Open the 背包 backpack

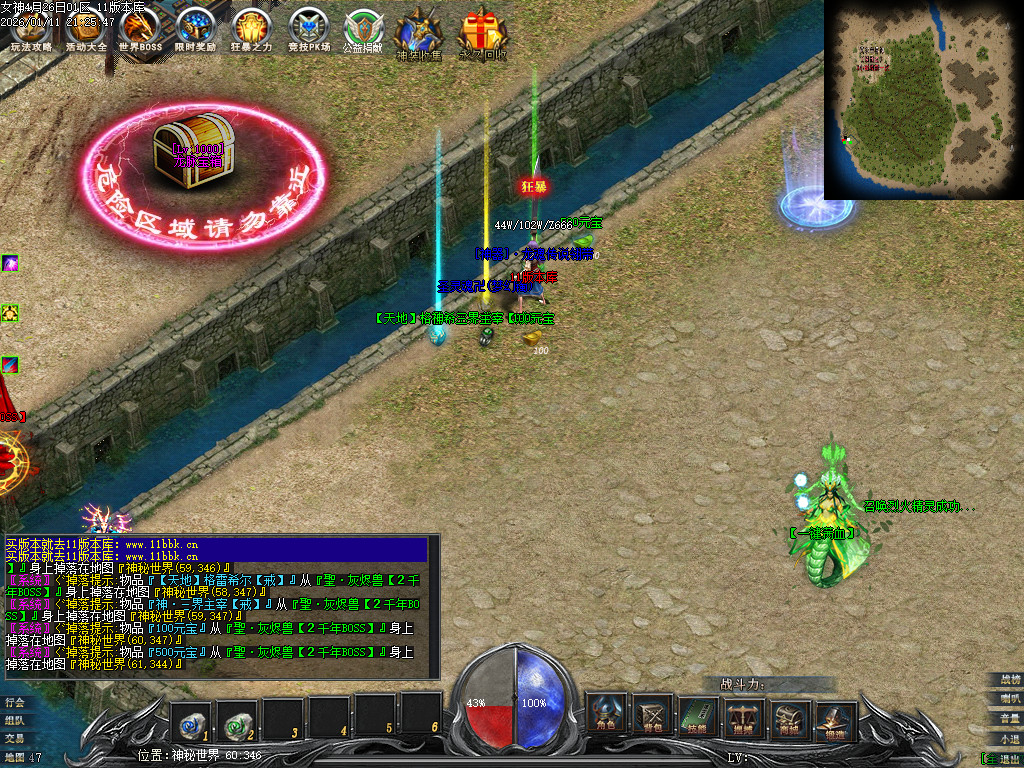point(652,714)
